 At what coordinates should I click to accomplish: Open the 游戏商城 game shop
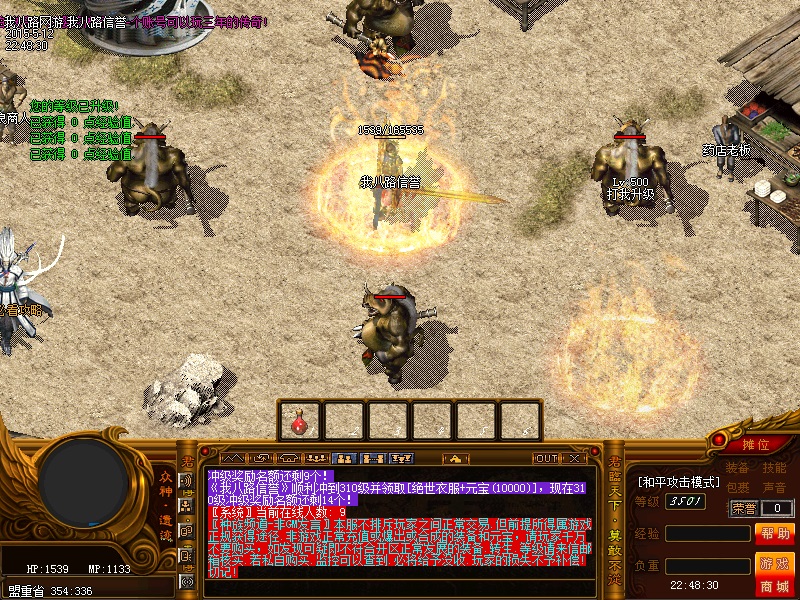[775, 574]
